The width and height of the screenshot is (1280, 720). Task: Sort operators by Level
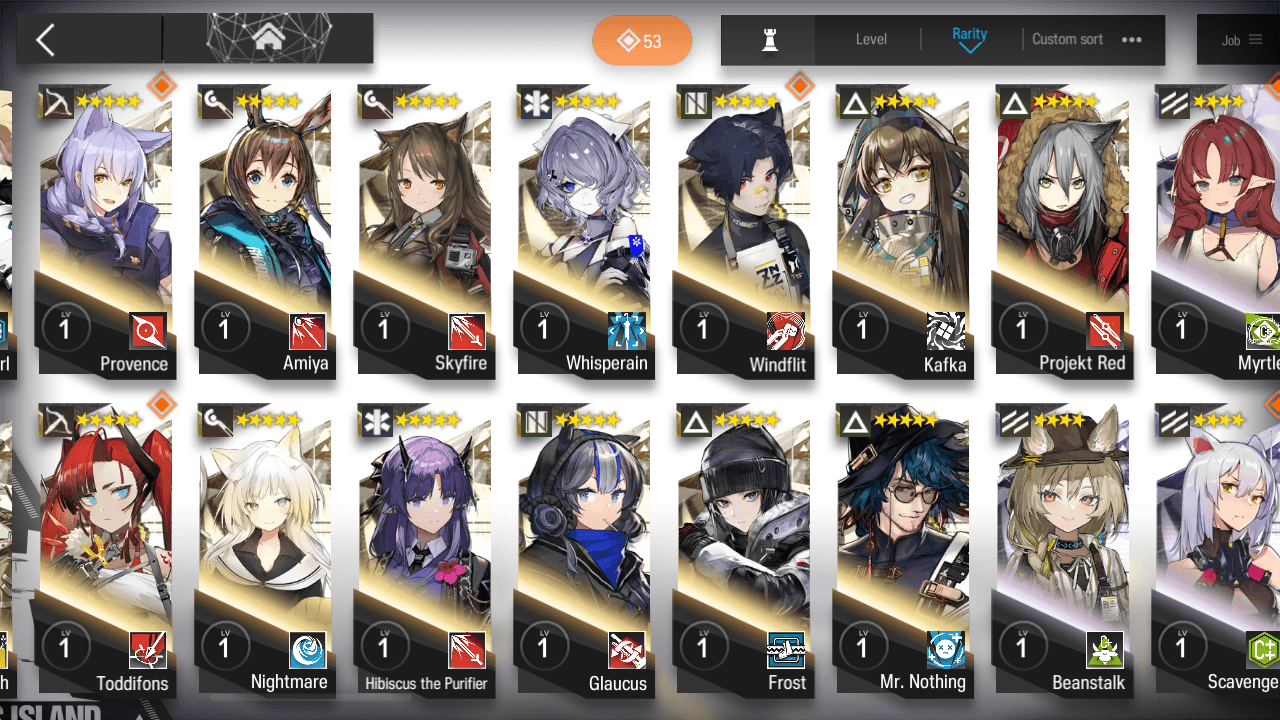[x=871, y=40]
